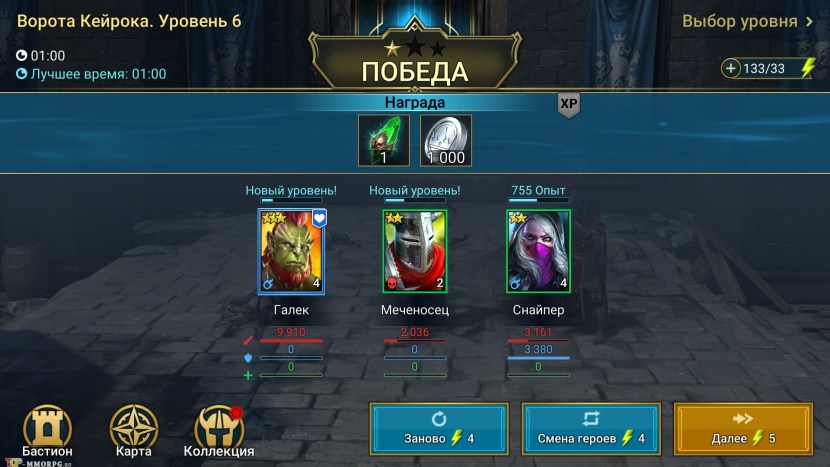Click the XP badge icon
The image size is (830, 467).
pyautogui.click(x=569, y=104)
